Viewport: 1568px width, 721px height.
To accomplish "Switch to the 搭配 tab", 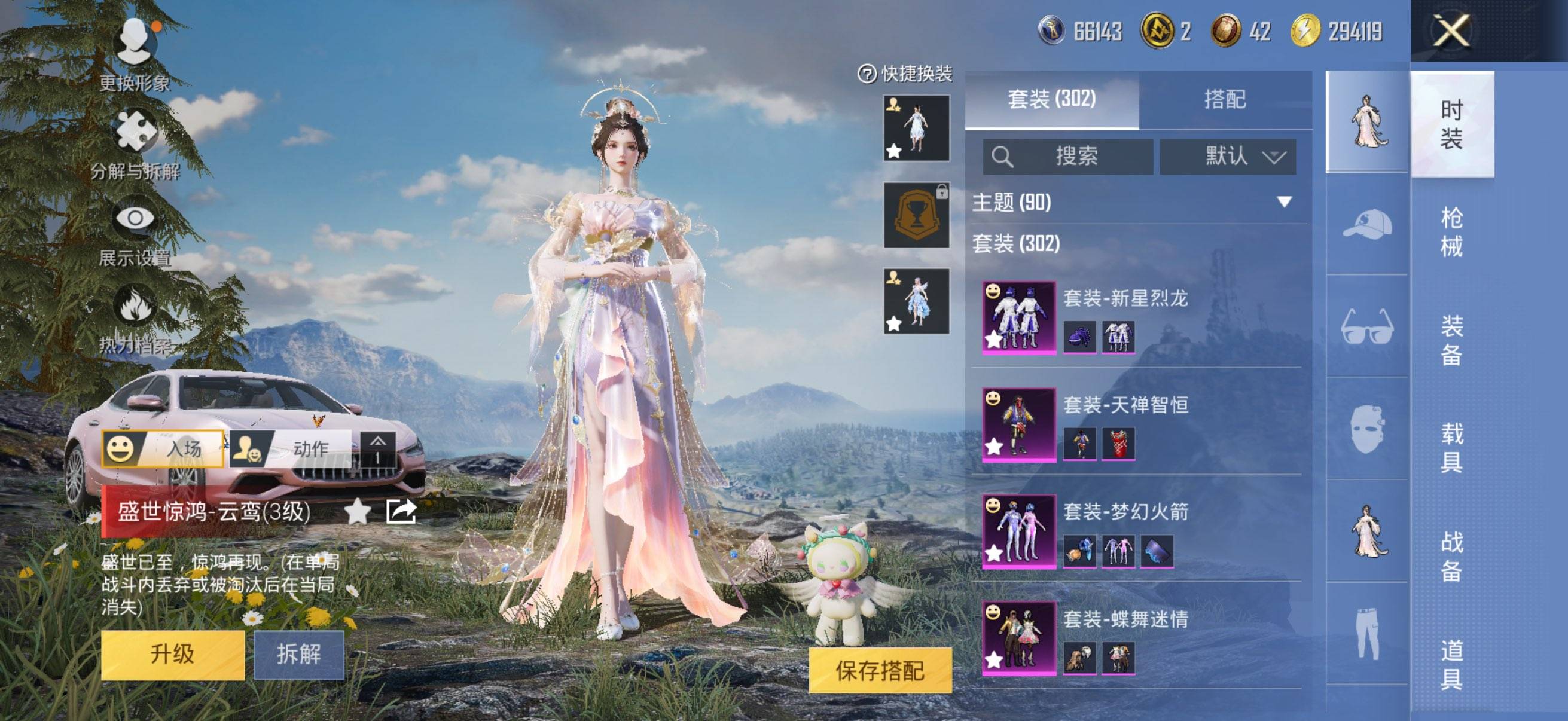I will [x=1225, y=99].
